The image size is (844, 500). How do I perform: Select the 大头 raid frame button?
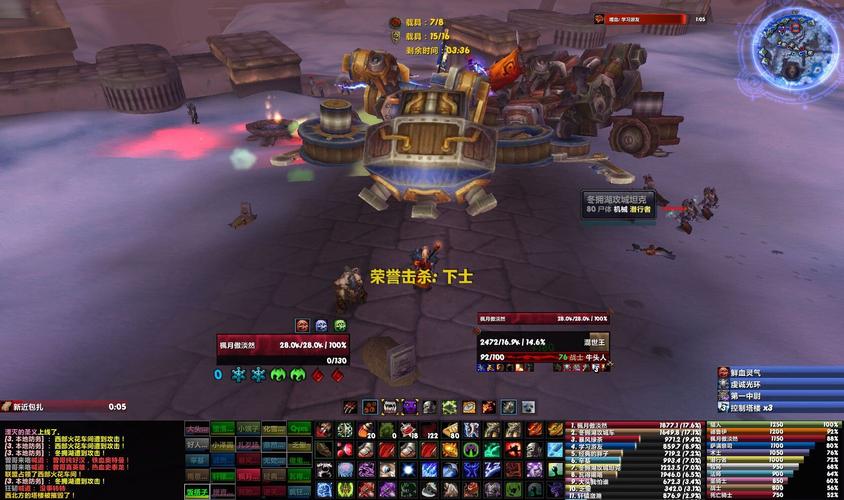pos(197,428)
